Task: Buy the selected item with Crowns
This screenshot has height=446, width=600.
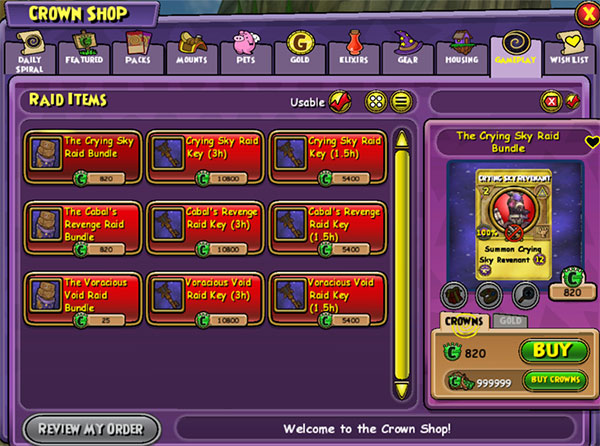Action: (551, 351)
